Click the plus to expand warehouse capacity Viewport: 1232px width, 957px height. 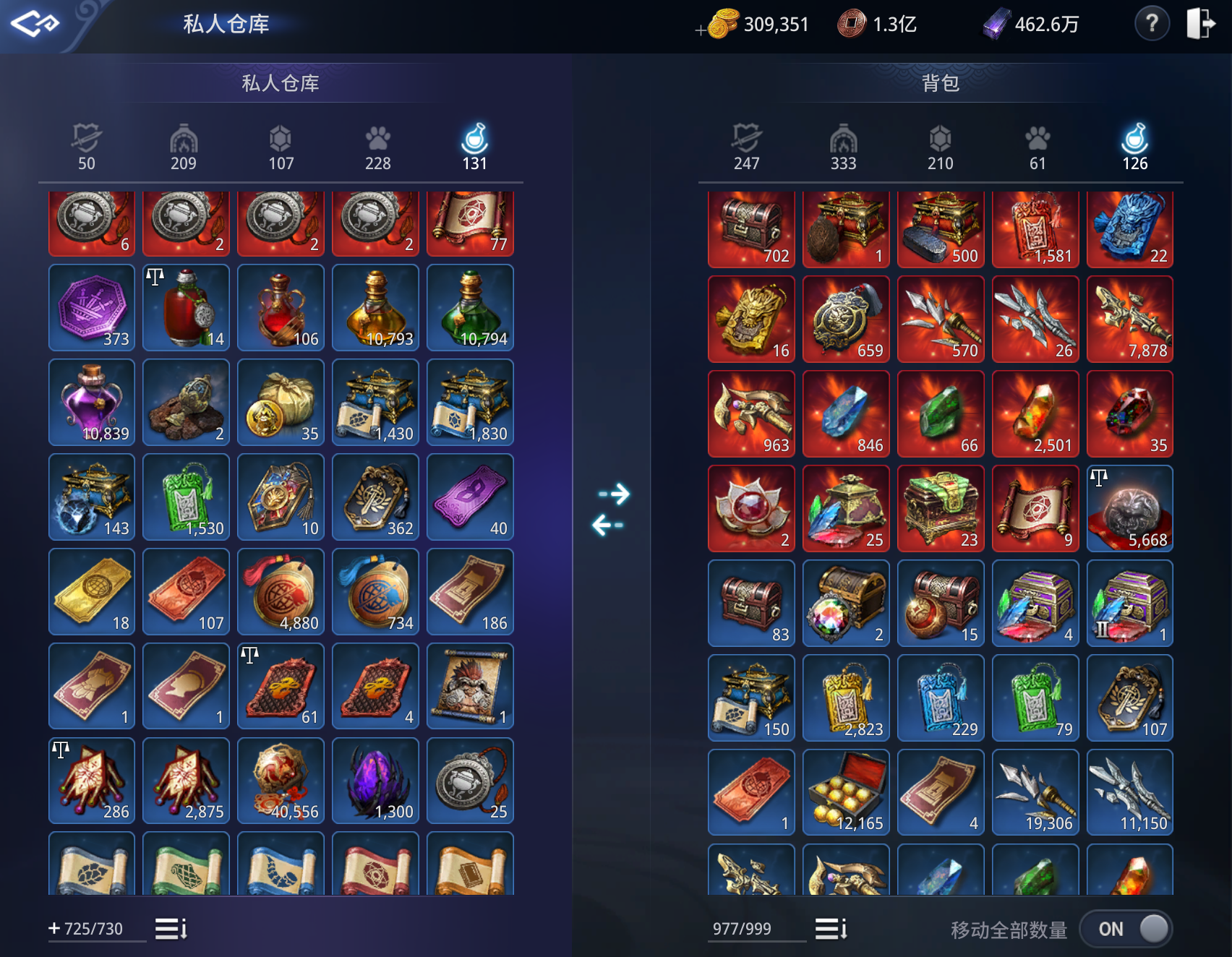(53, 928)
